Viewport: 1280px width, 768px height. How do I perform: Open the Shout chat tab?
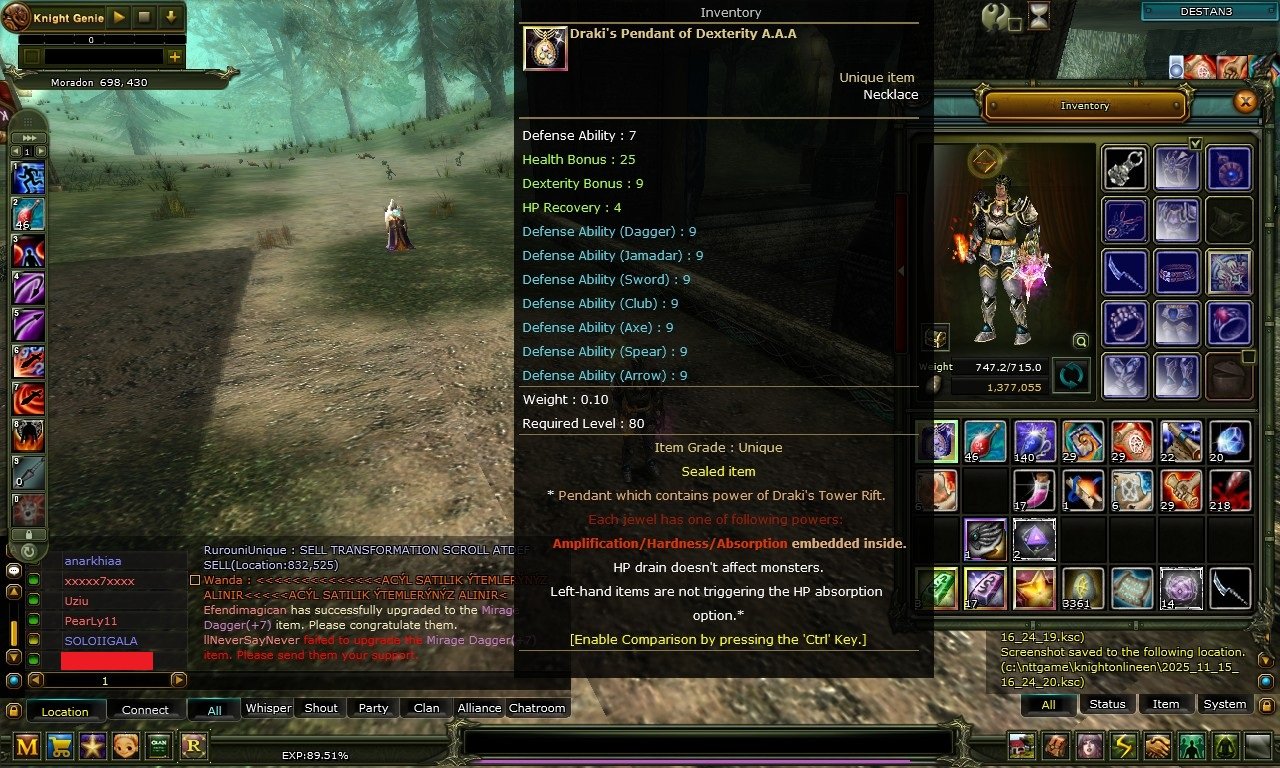[321, 708]
